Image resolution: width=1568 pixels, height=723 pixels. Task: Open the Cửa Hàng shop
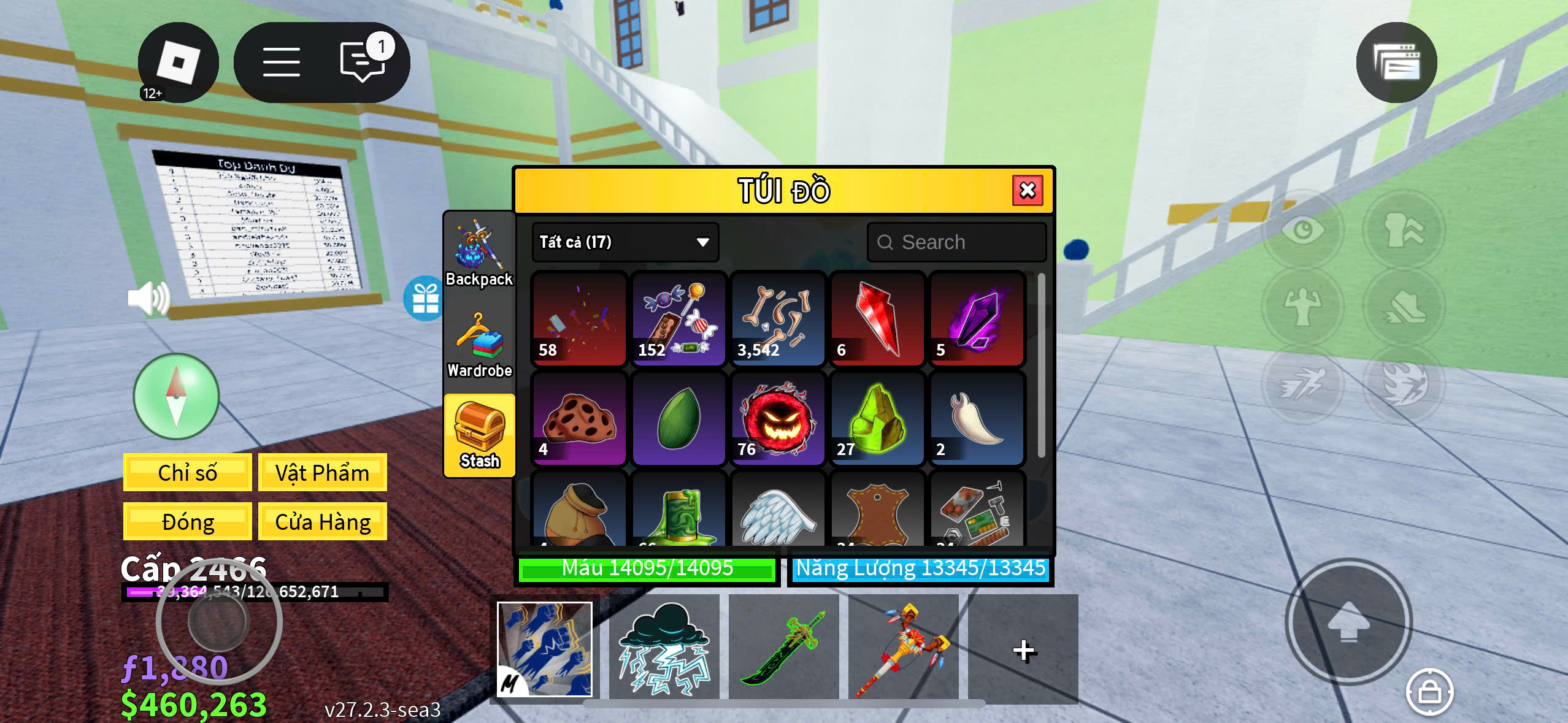(322, 522)
